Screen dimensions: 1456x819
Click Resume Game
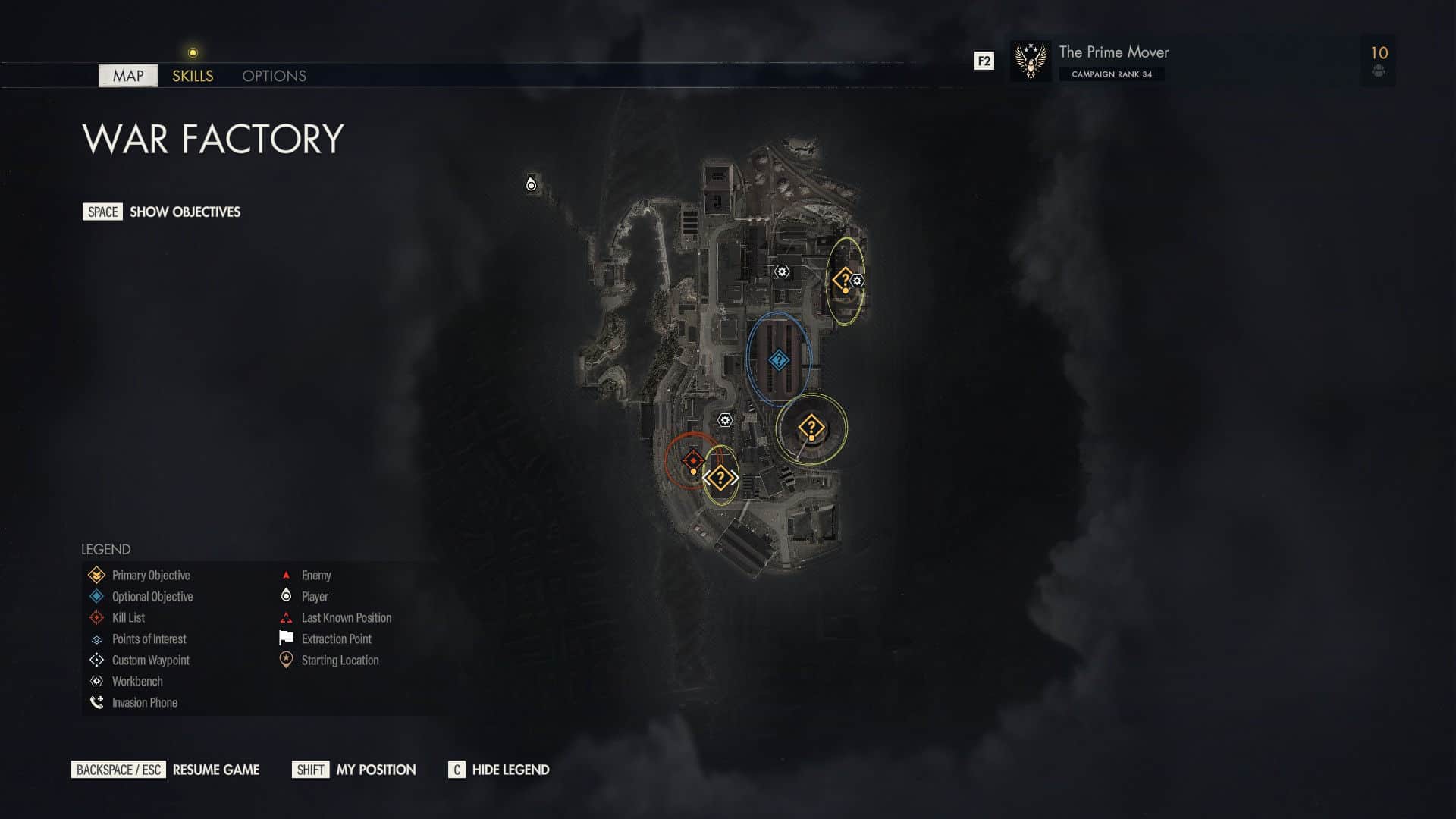[215, 770]
